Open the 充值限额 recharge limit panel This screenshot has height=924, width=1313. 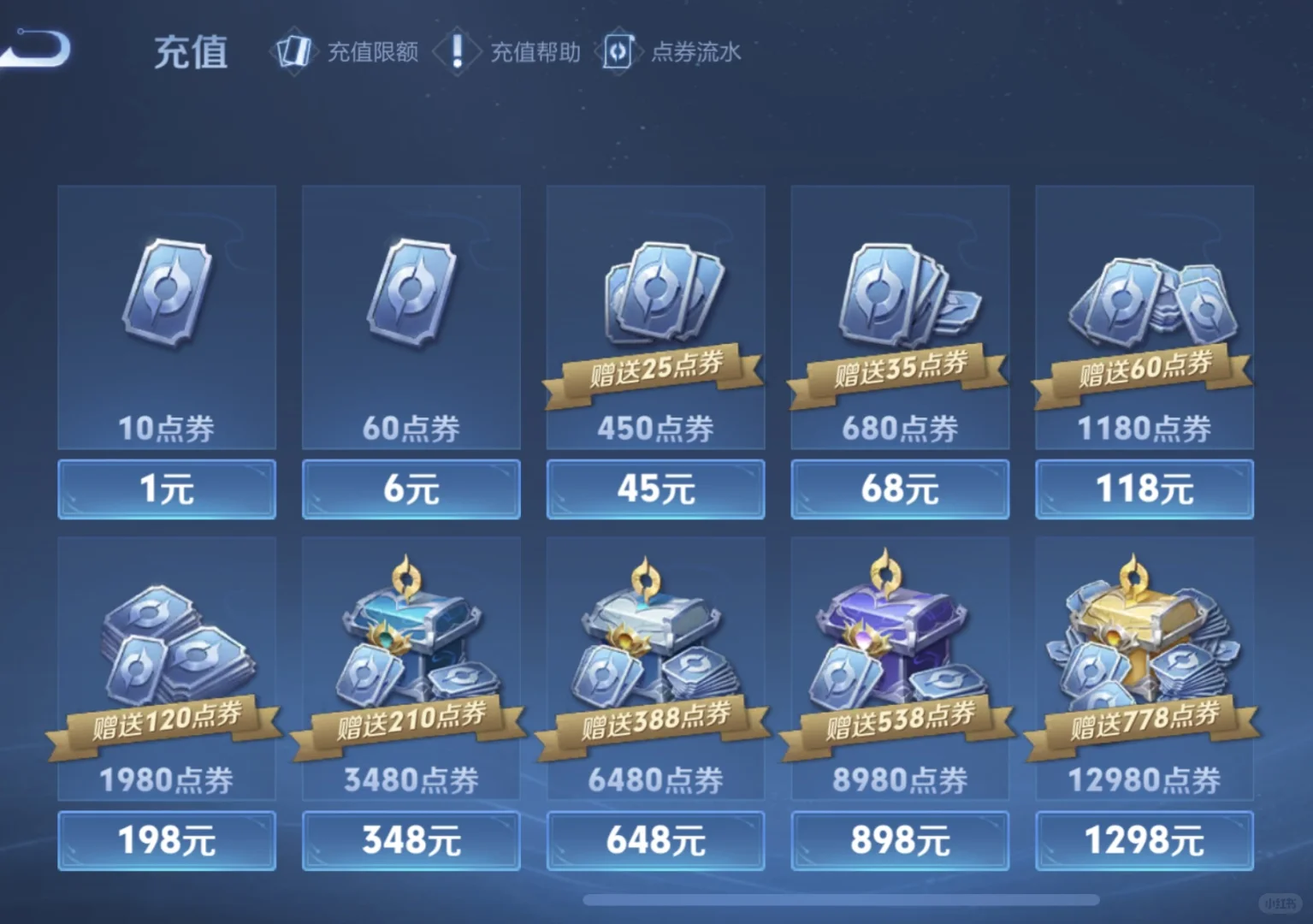(346, 53)
